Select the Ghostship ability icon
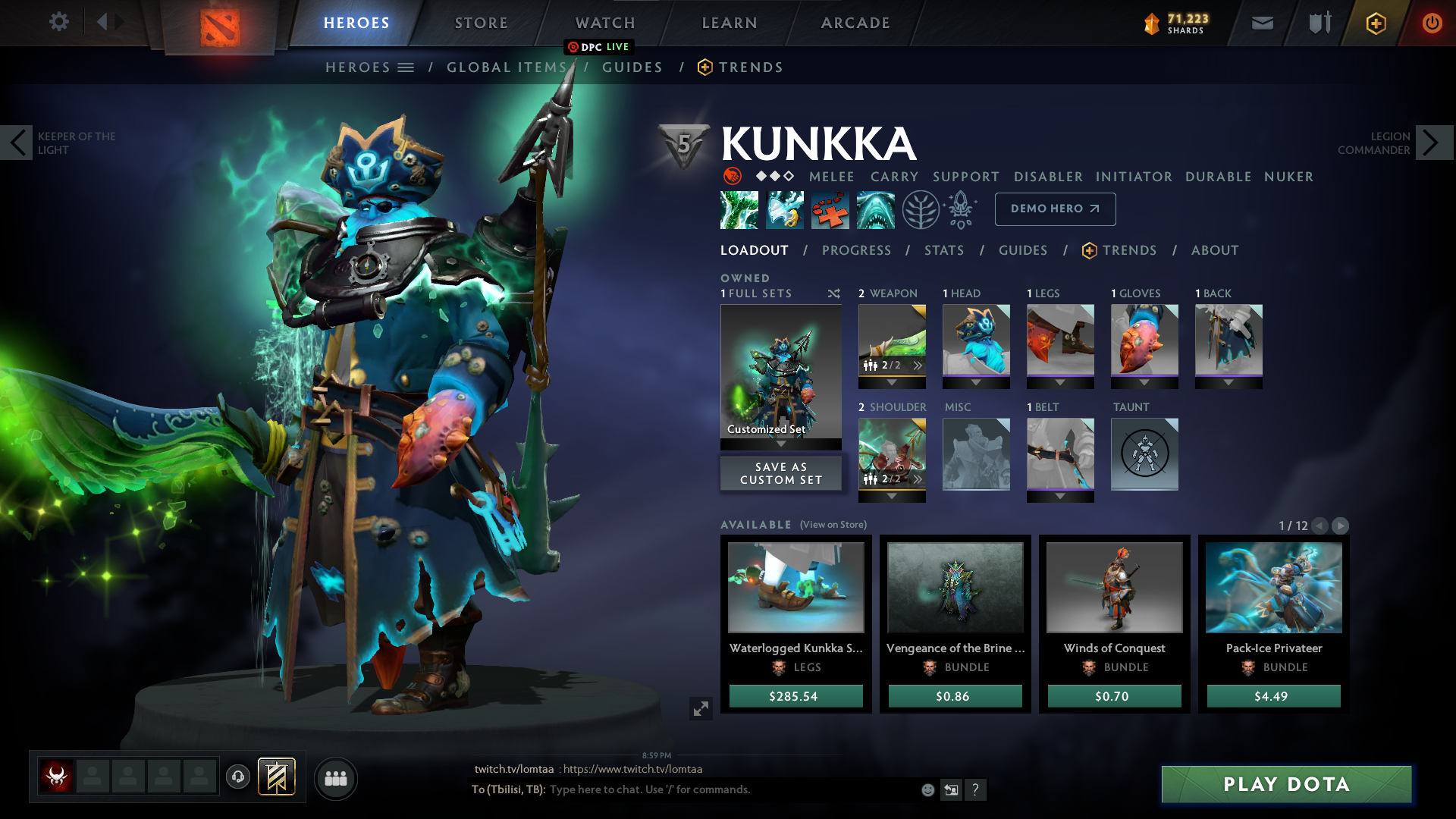The image size is (1456, 819). pyautogui.click(x=876, y=210)
